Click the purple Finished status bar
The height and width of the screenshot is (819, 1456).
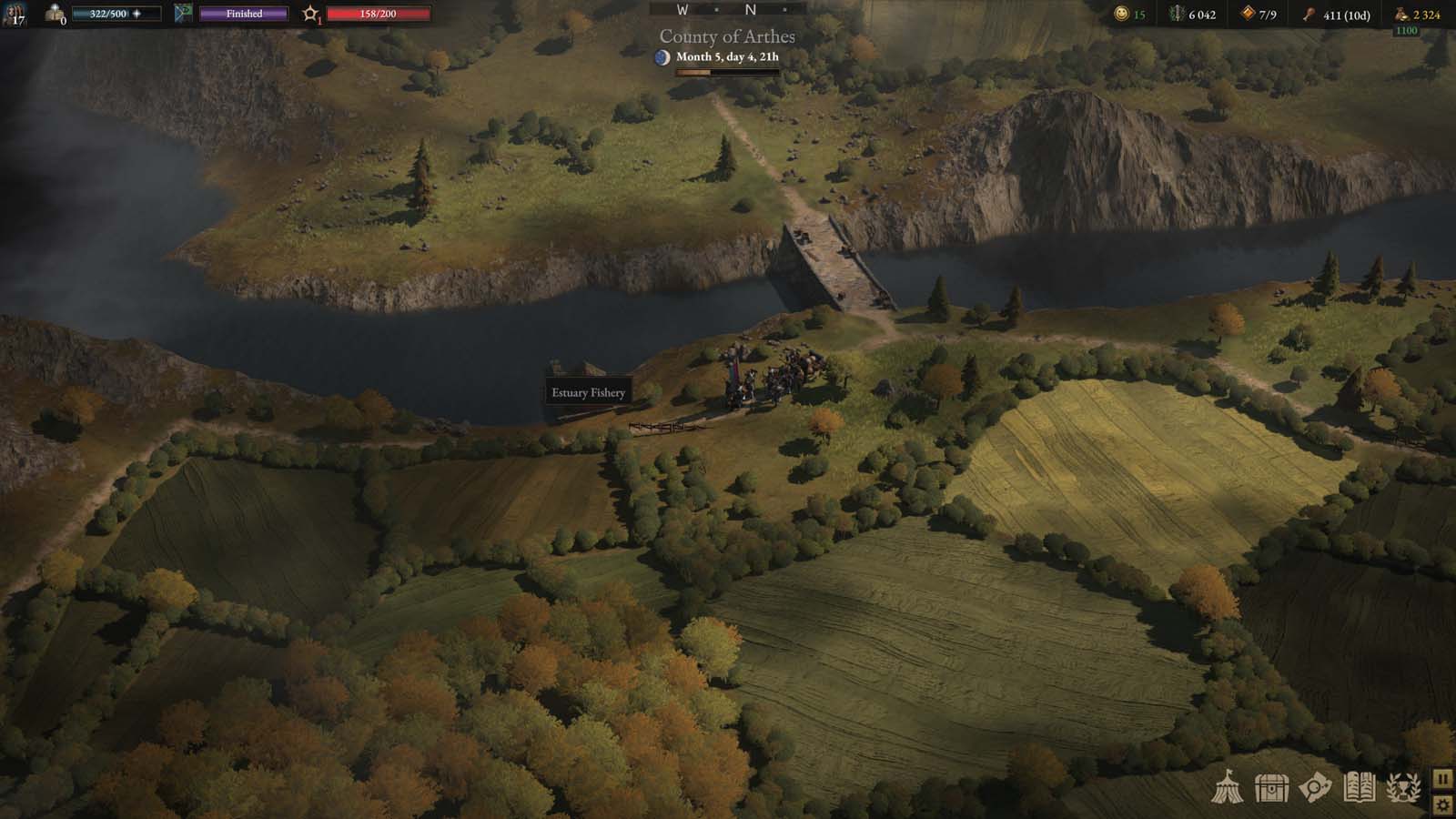click(242, 15)
